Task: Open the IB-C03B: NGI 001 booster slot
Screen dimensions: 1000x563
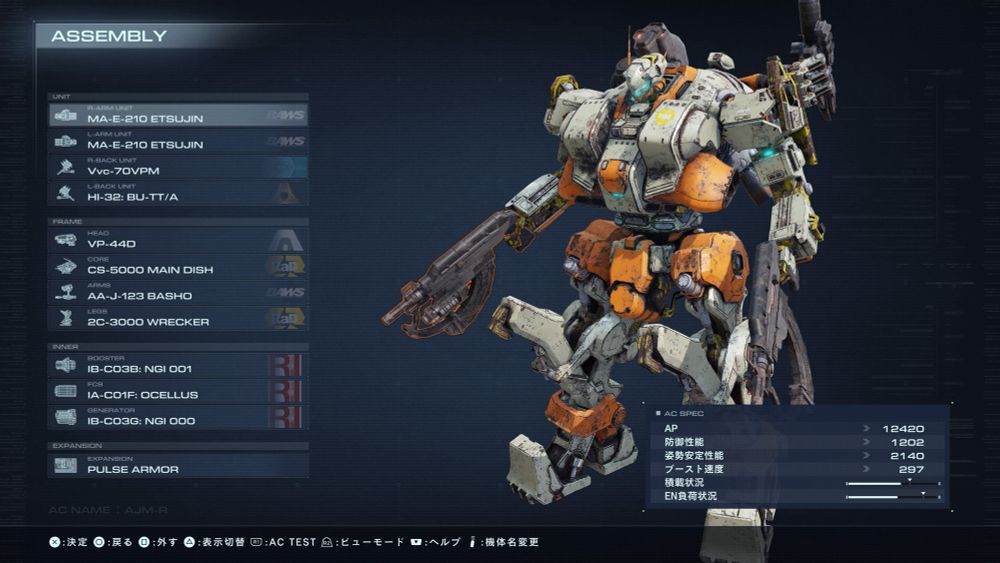Action: [178, 365]
